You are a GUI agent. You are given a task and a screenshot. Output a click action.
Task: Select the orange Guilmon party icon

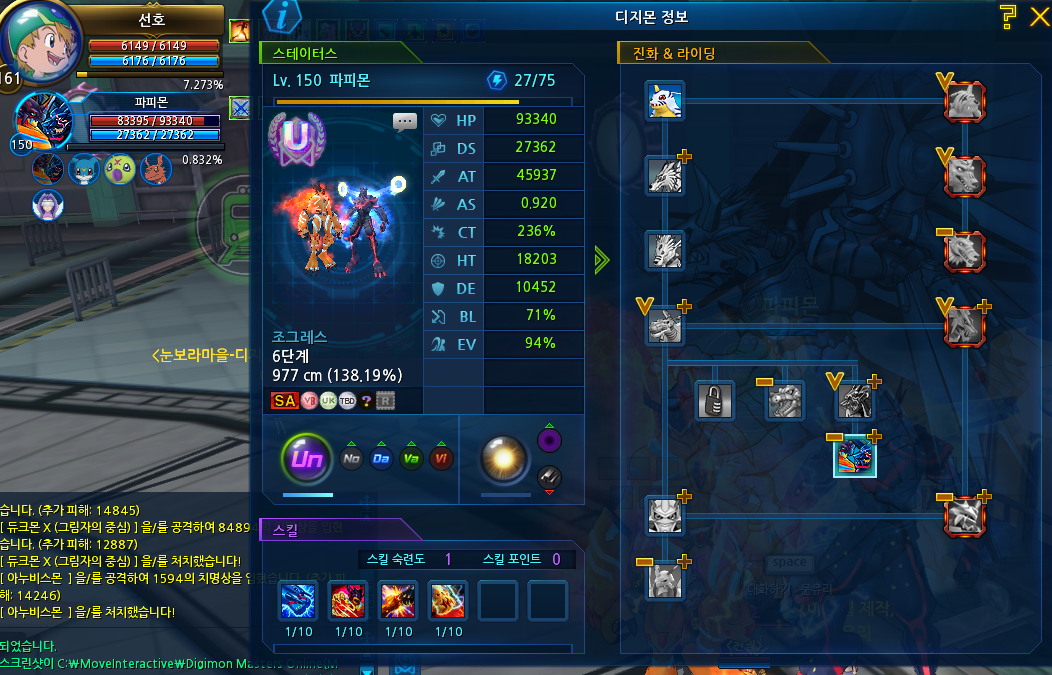pyautogui.click(x=155, y=169)
